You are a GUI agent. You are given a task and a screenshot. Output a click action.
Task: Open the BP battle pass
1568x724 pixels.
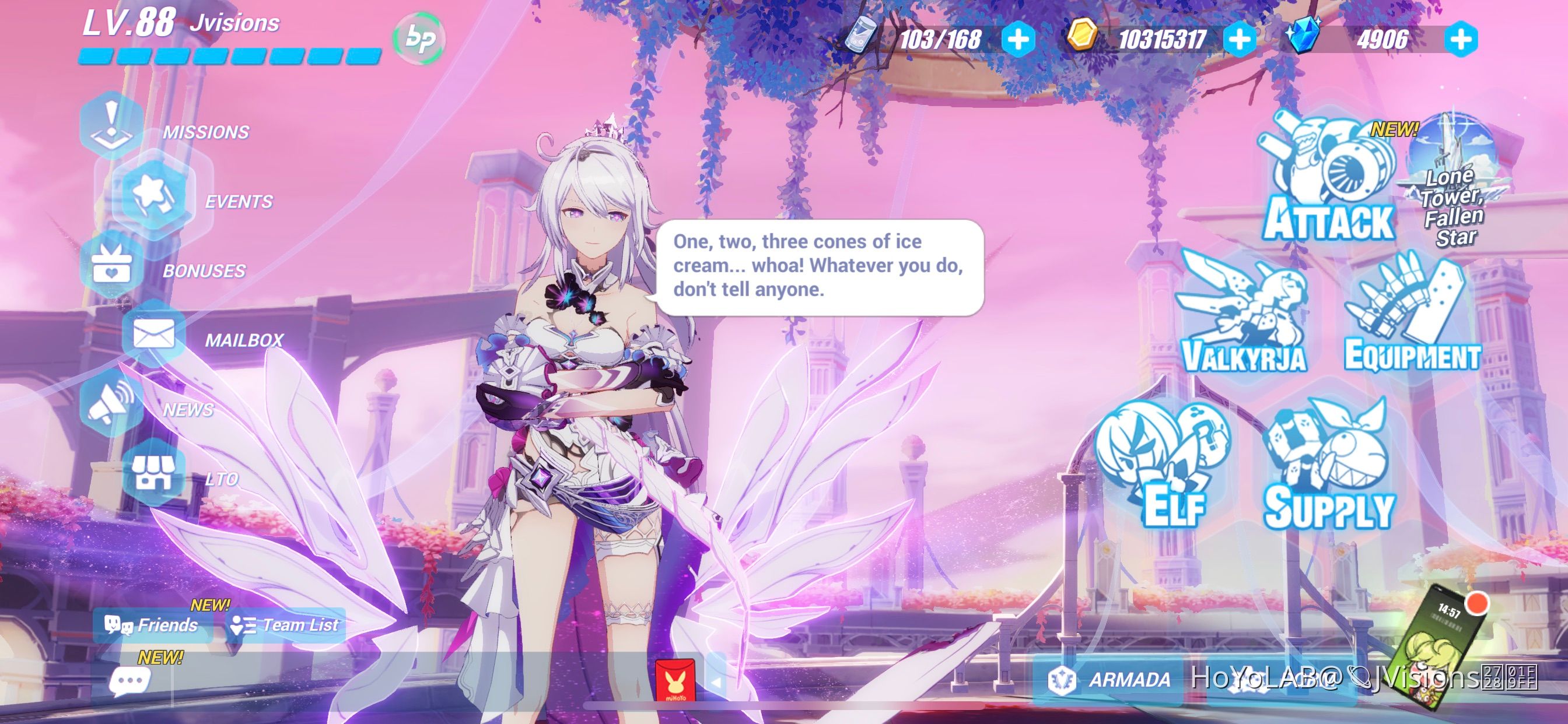[421, 38]
